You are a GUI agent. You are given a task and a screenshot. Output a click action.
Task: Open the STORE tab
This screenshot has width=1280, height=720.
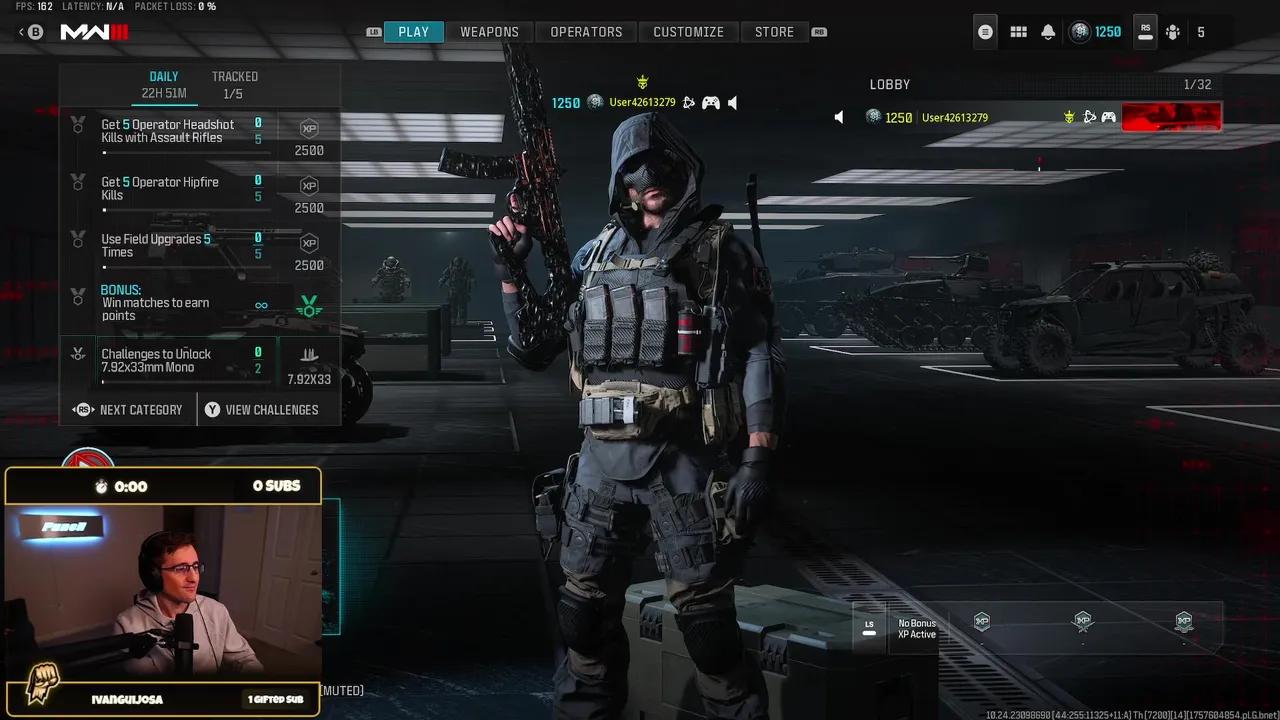[x=774, y=32]
